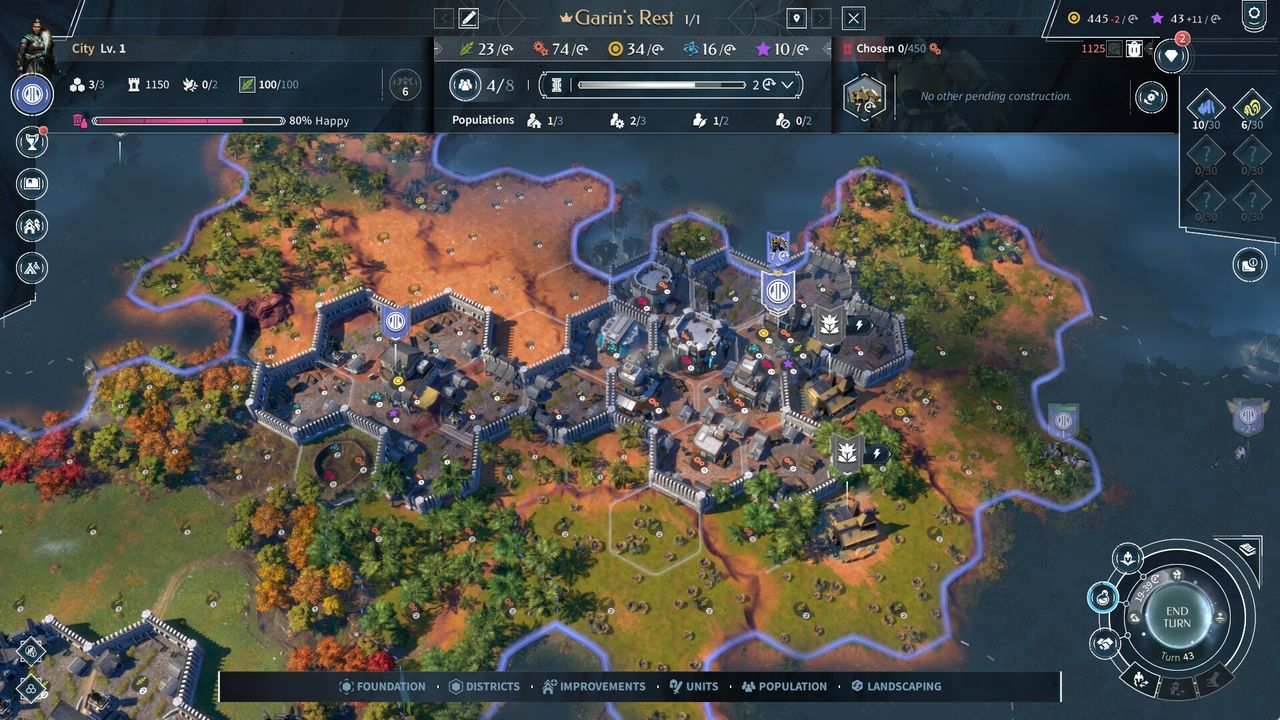Select the city structures icon in sidebar
Image resolution: width=1280 pixels, height=720 pixels.
click(x=31, y=226)
